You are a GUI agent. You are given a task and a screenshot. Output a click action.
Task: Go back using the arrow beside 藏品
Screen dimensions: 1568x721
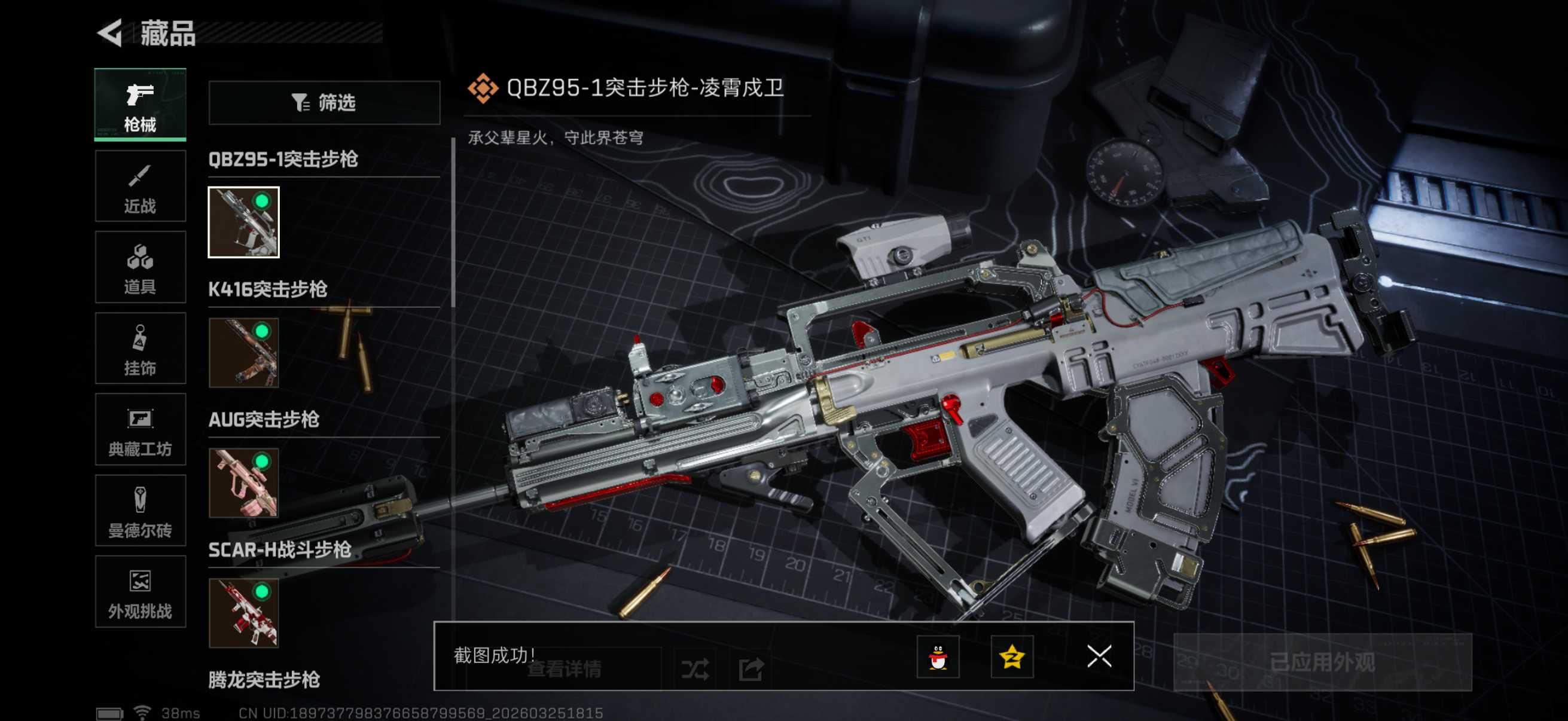point(111,33)
